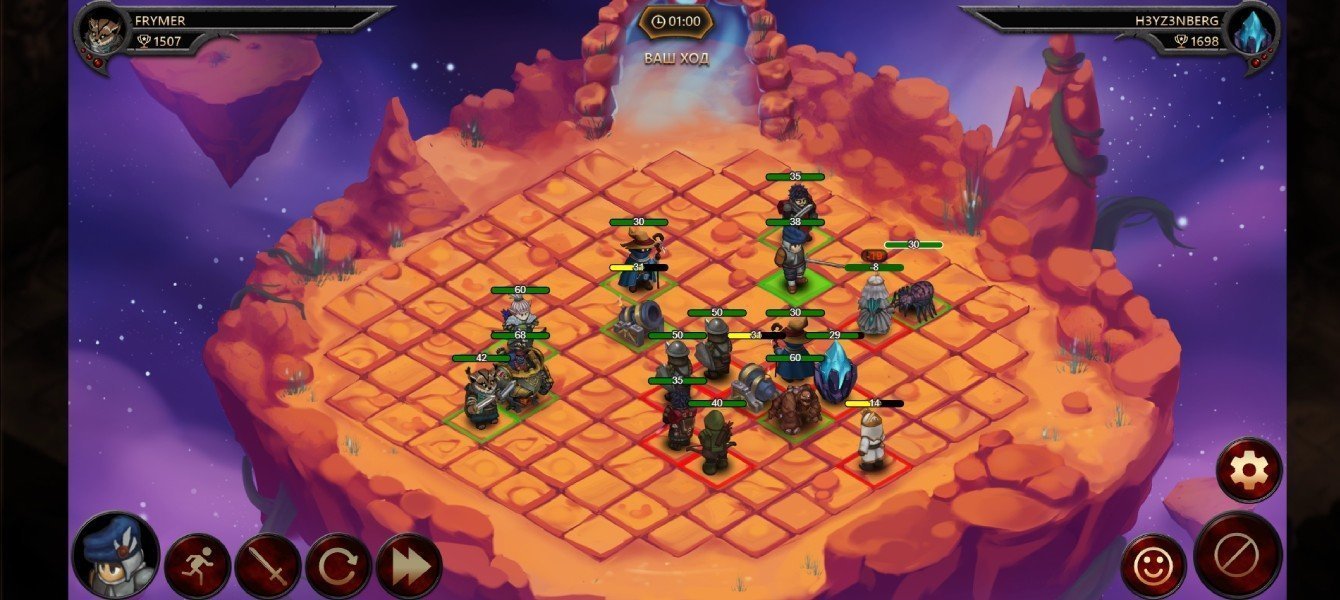The height and width of the screenshot is (600, 1340).
Task: Select the bright green highlighted tile
Action: (x=794, y=282)
